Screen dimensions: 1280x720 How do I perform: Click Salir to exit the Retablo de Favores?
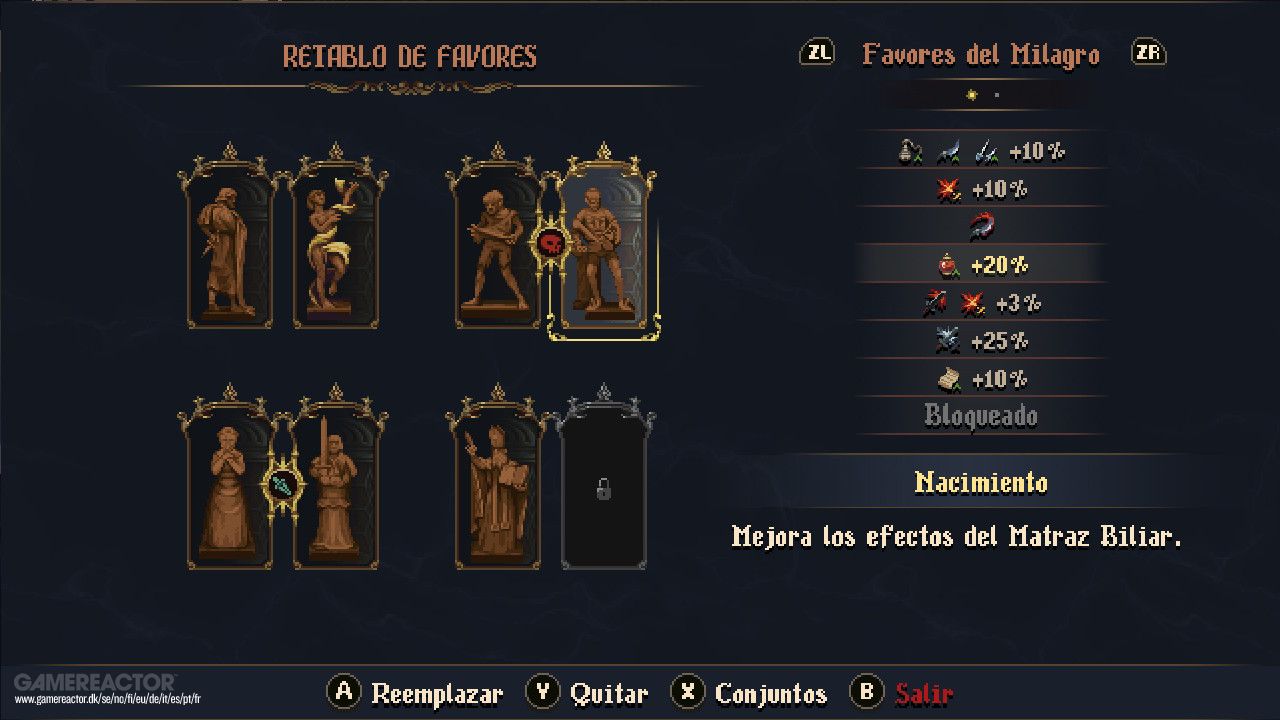click(x=922, y=691)
